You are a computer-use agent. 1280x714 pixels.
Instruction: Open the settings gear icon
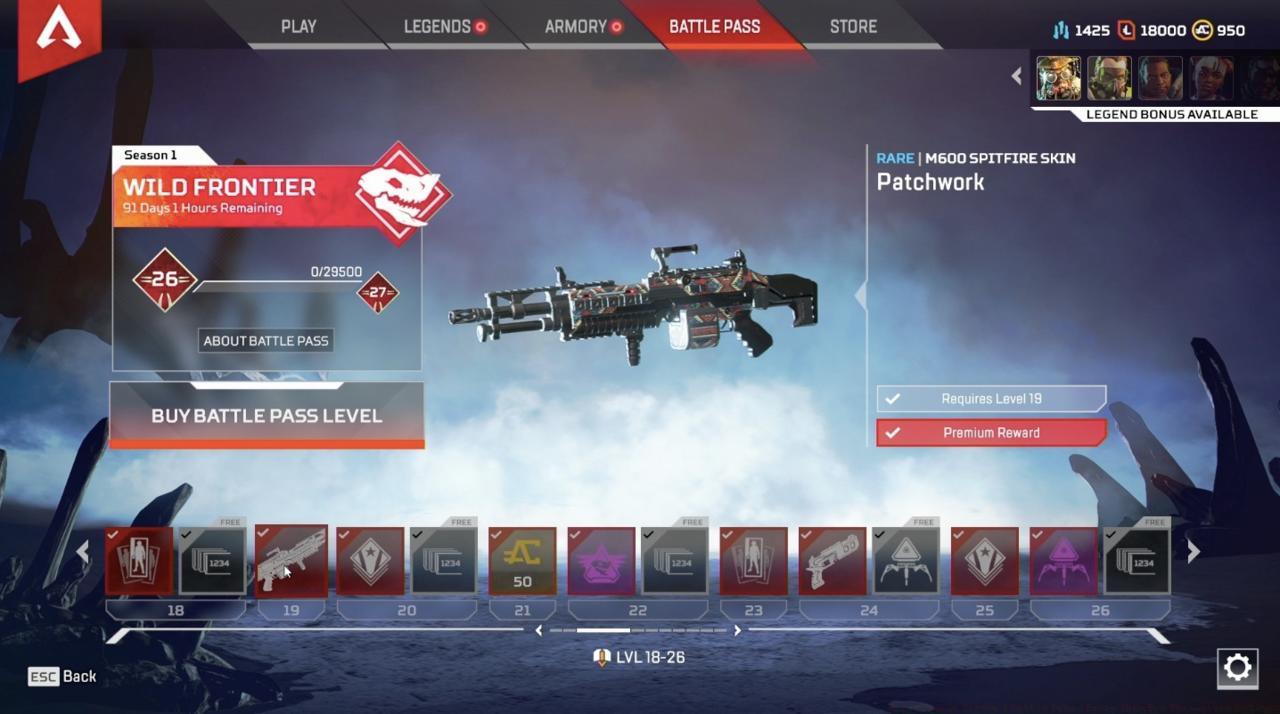point(1237,668)
